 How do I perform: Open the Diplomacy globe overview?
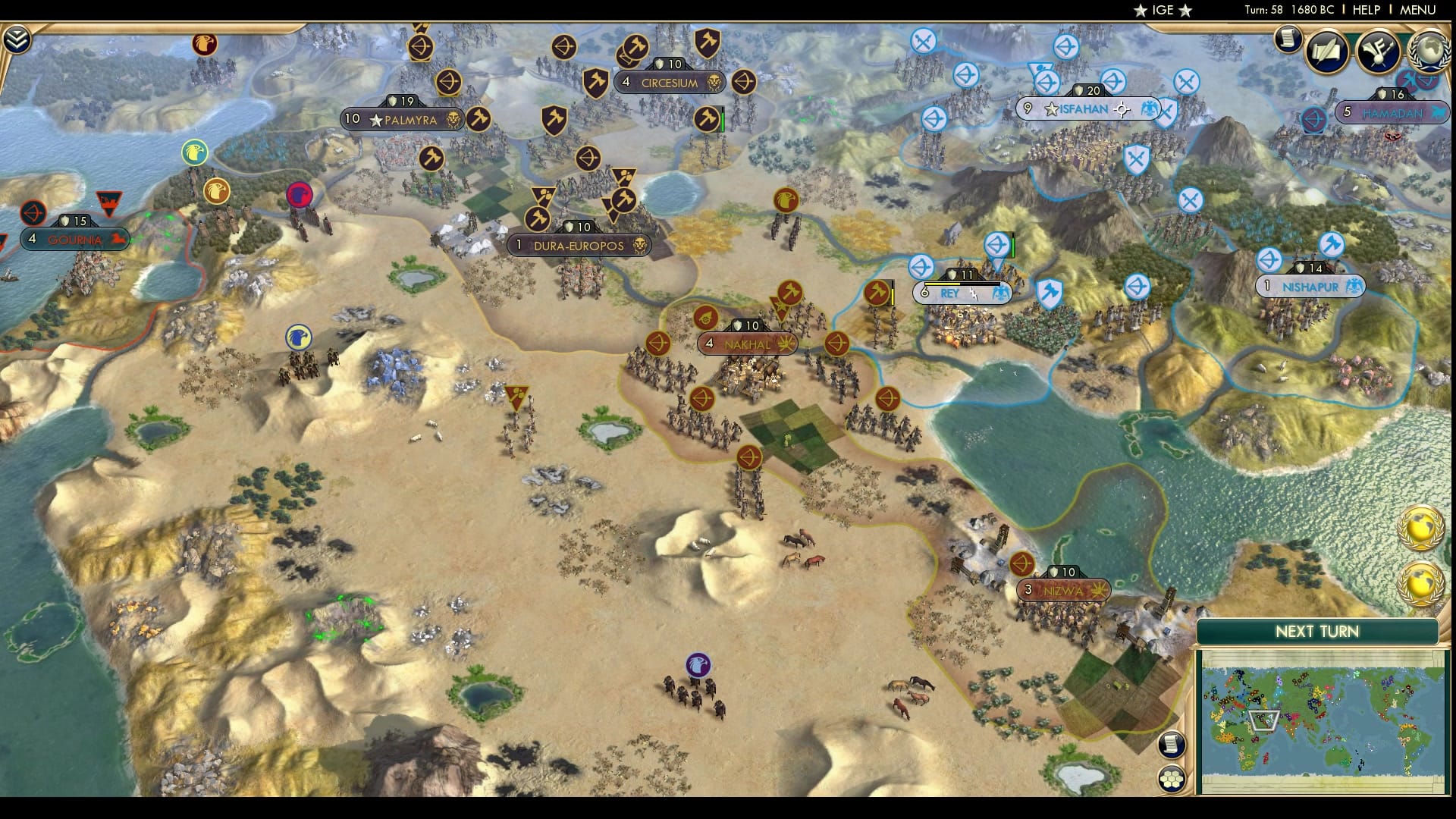1430,52
